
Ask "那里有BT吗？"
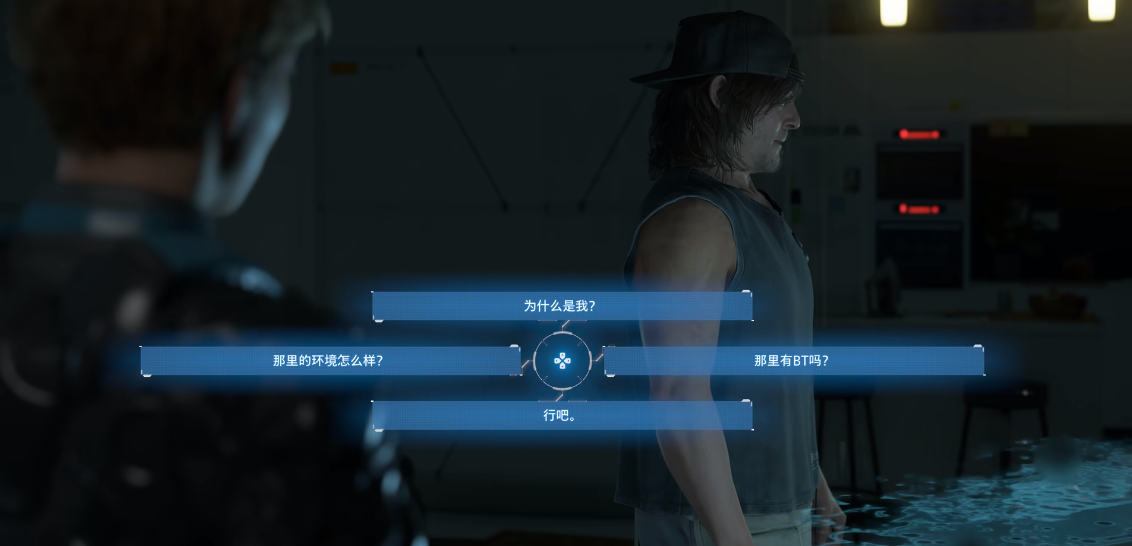coord(793,361)
